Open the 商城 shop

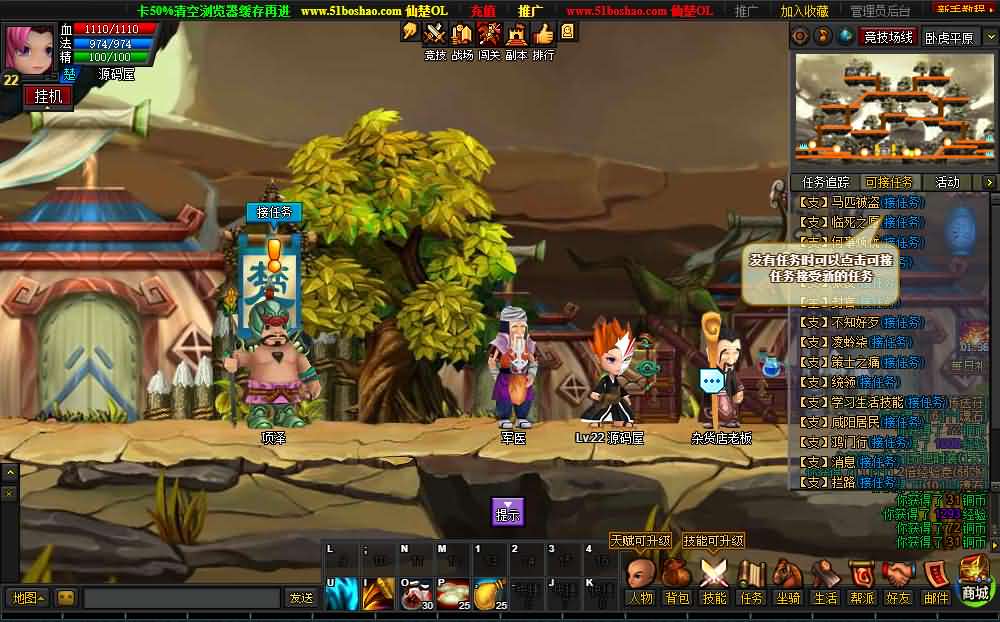(x=976, y=578)
